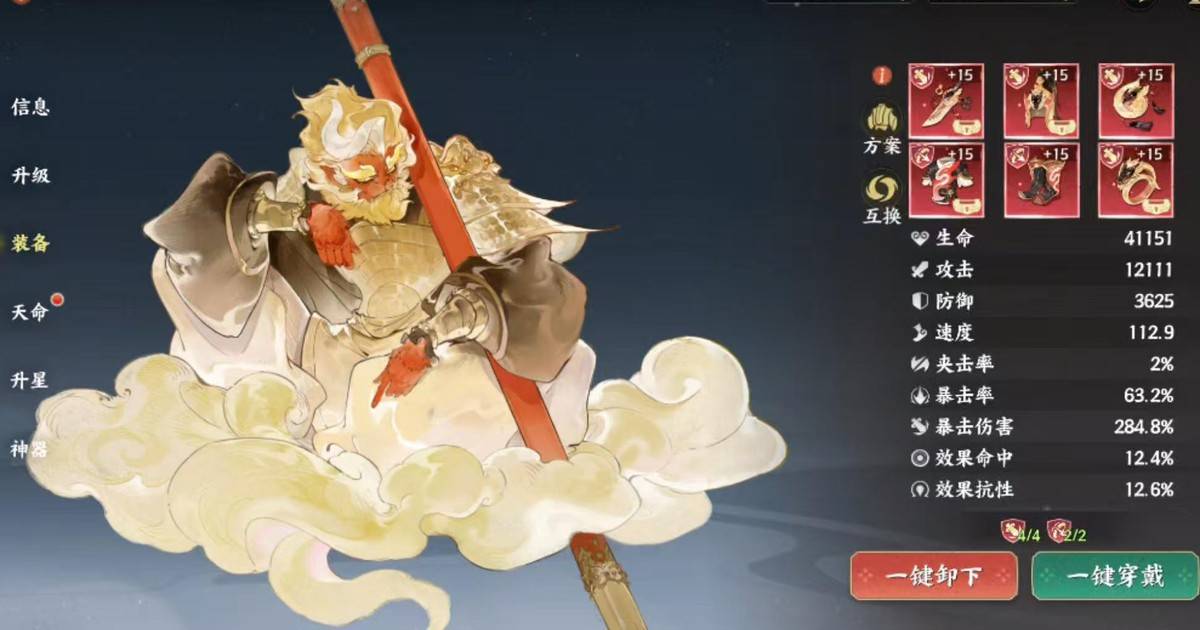Viewport: 1200px width, 630px height.
Task: Choose the +15 necklace pendant slot
Action: [x=1136, y=101]
